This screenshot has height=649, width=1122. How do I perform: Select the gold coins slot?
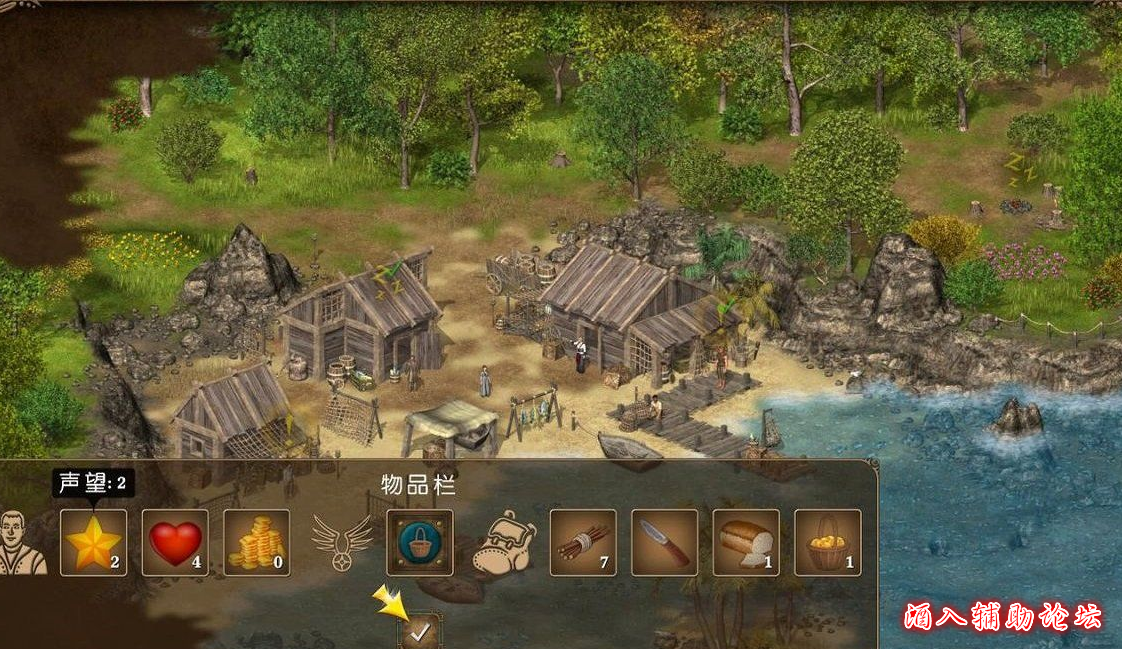tap(257, 543)
